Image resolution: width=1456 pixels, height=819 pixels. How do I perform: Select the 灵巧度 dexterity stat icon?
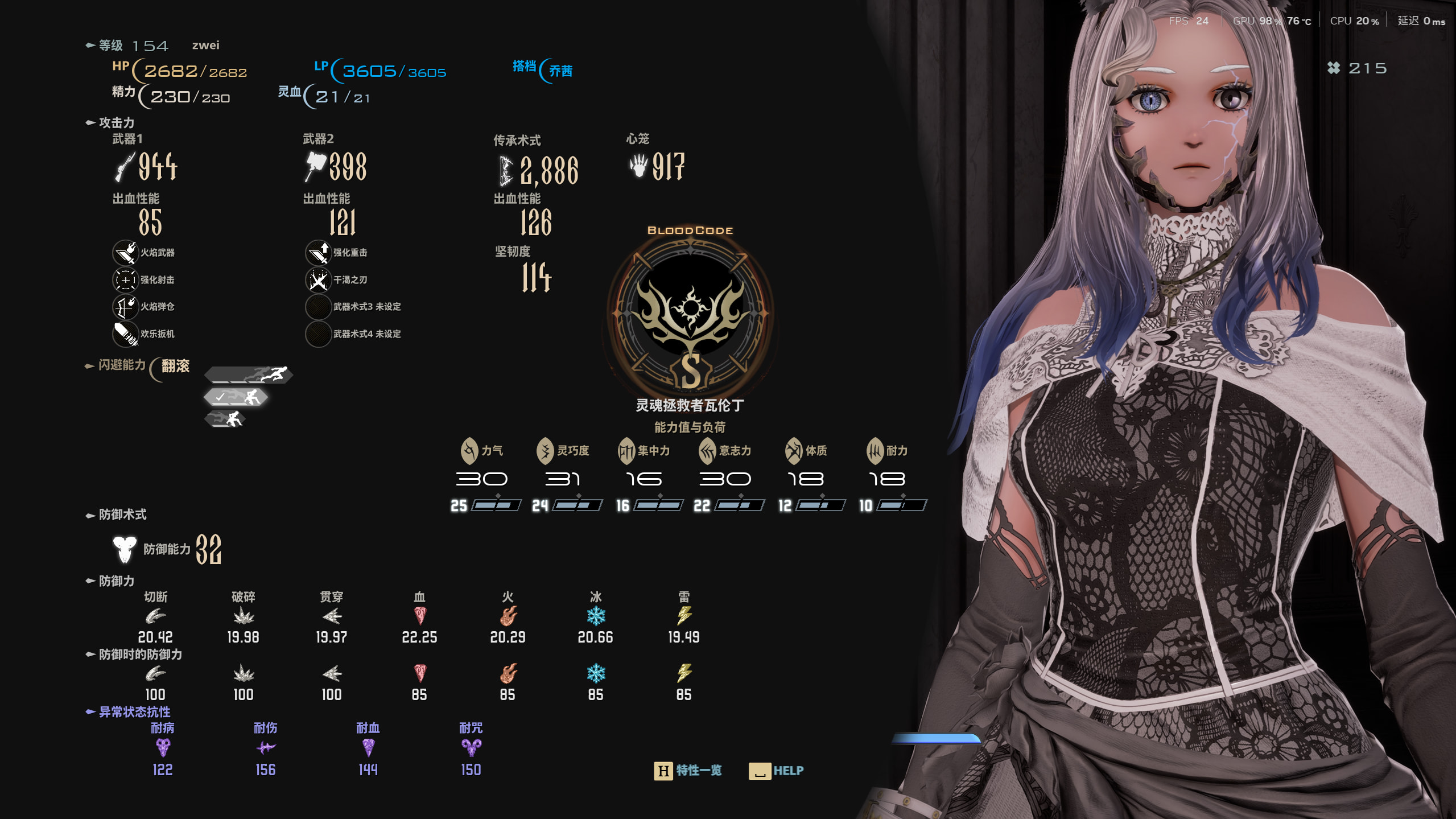545,451
